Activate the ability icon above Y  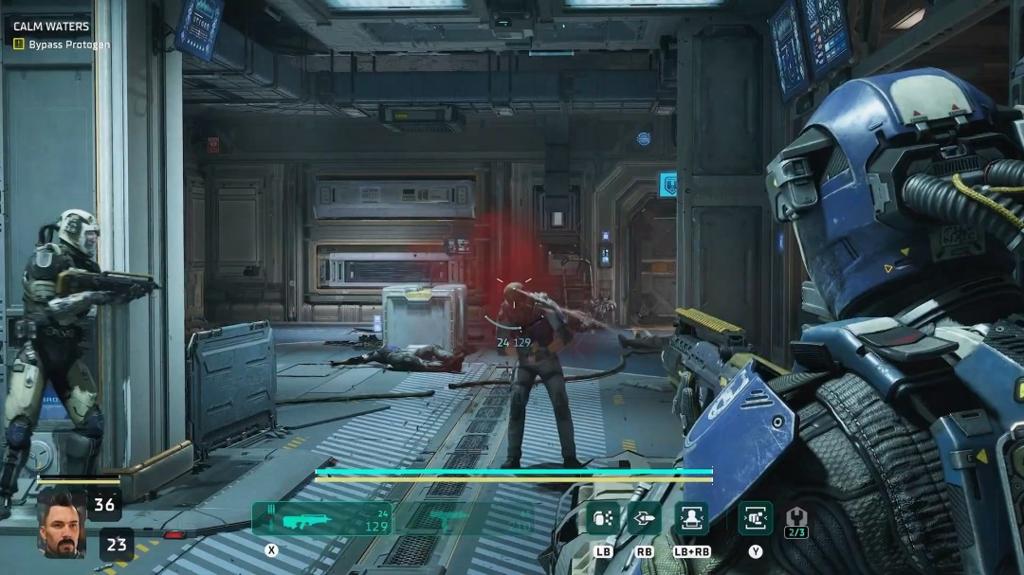point(755,518)
